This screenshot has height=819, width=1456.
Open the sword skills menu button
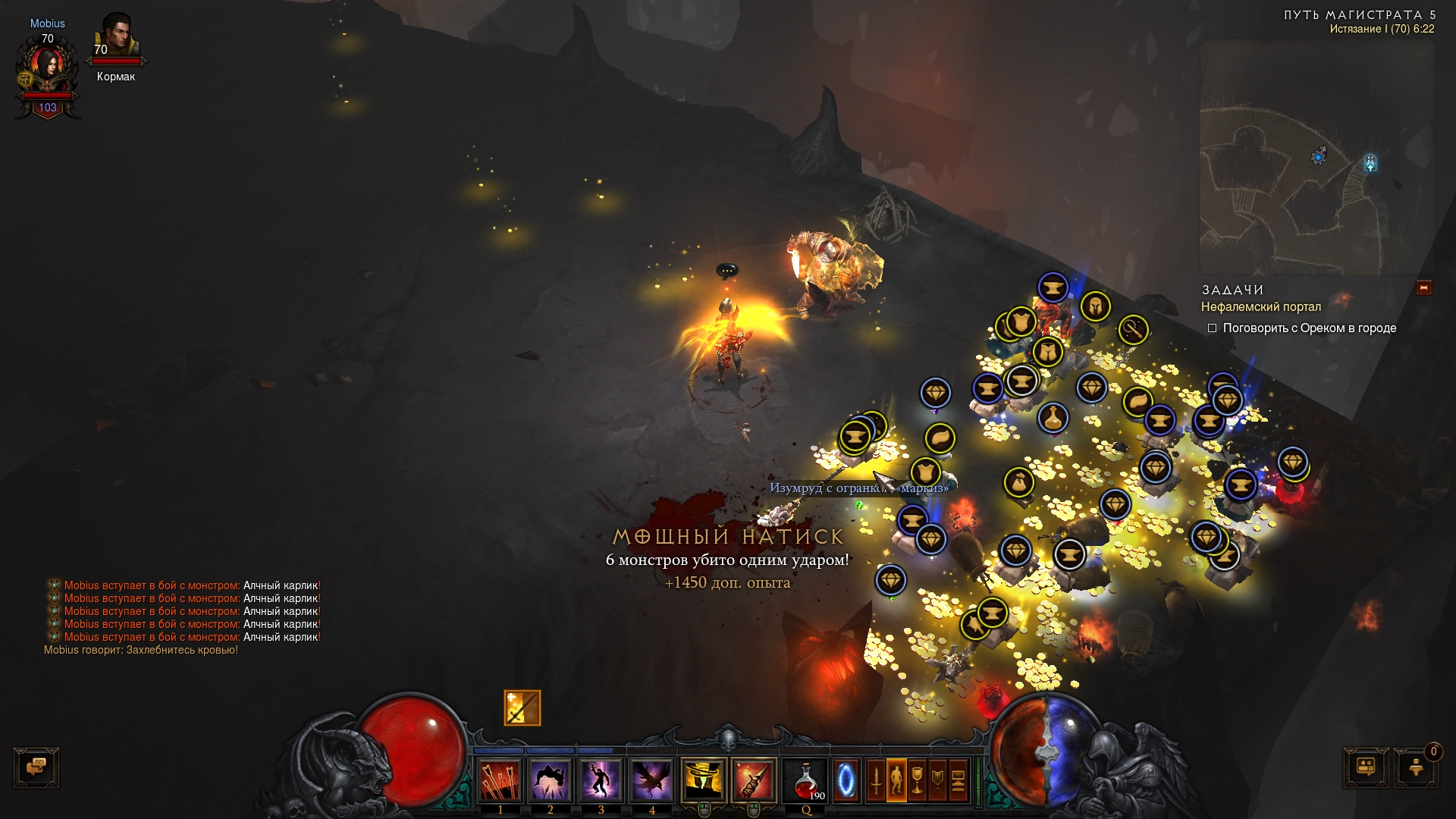pos(876,780)
